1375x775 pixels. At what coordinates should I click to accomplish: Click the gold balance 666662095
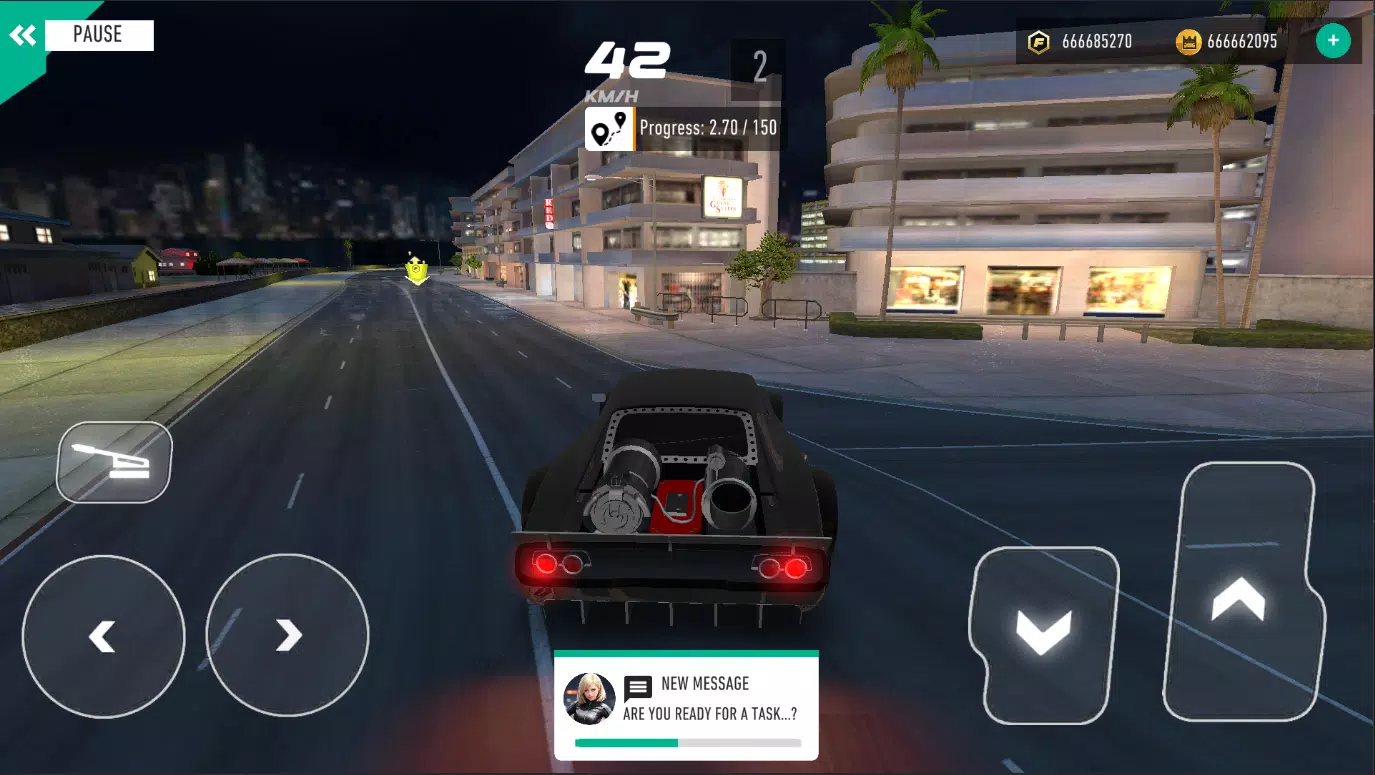[1243, 41]
